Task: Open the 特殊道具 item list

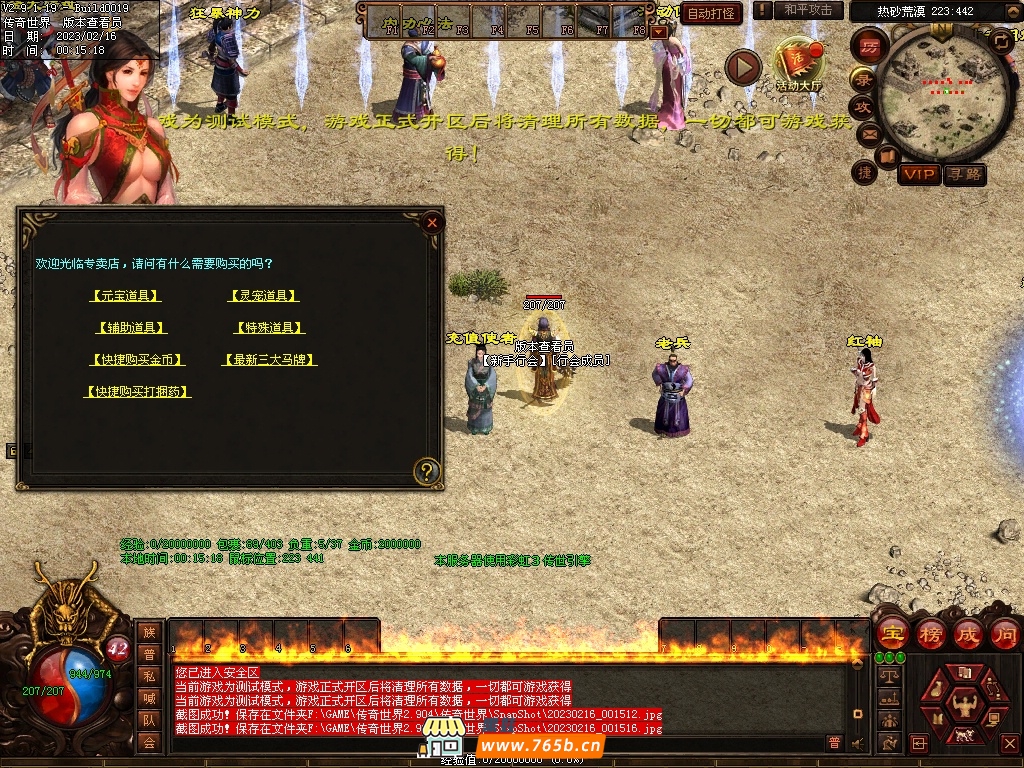Action: point(268,328)
